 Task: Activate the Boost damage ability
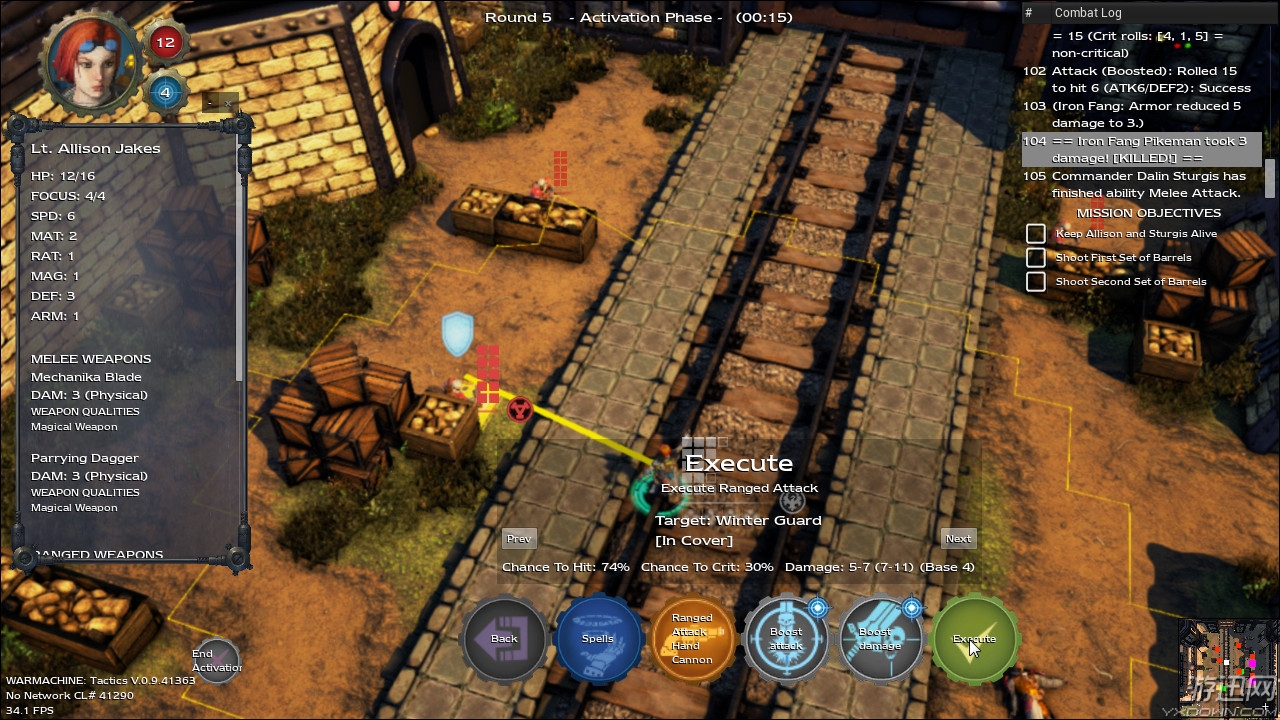click(x=880, y=639)
